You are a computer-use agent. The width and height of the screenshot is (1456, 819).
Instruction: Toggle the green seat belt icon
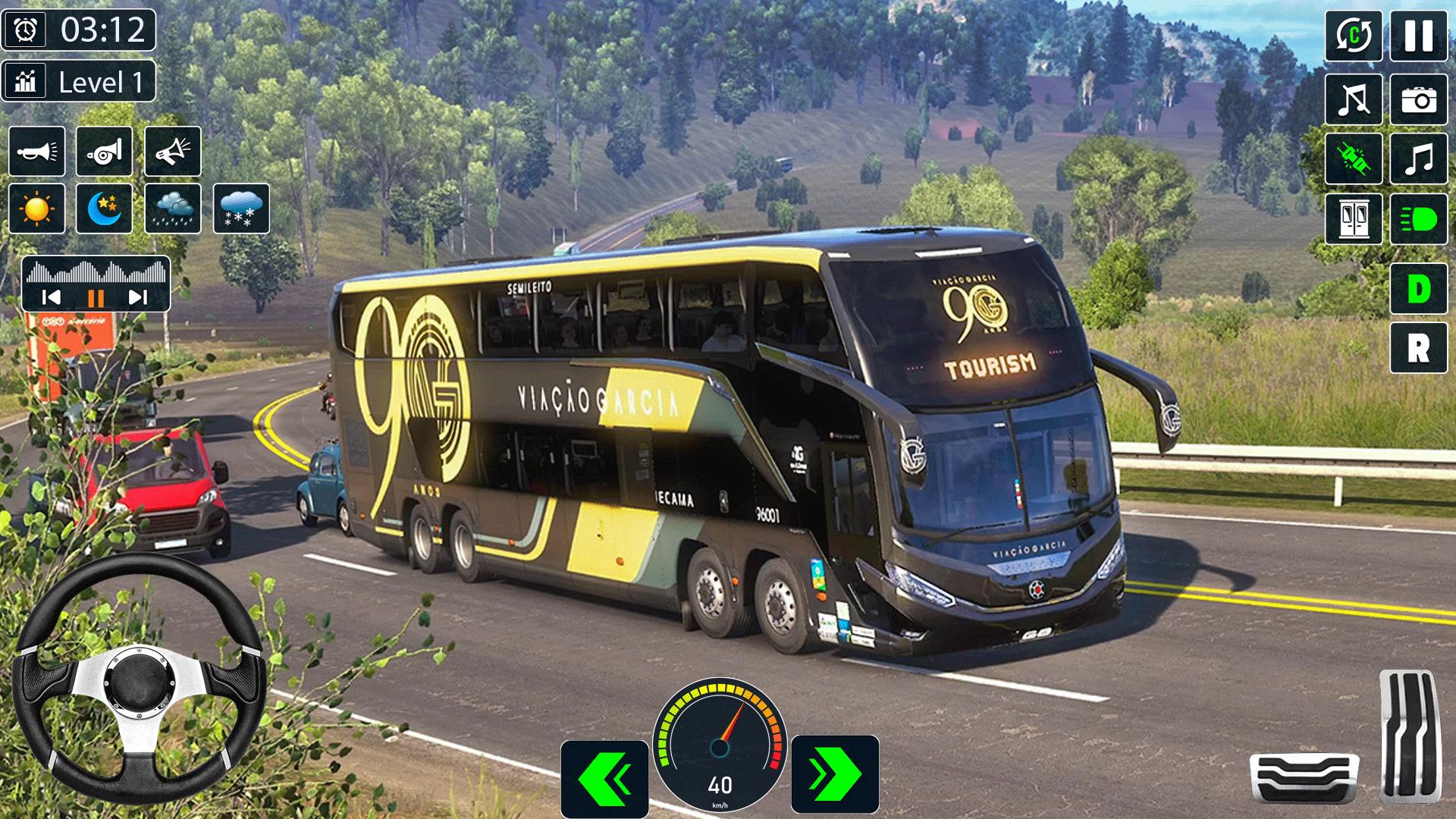(1354, 159)
